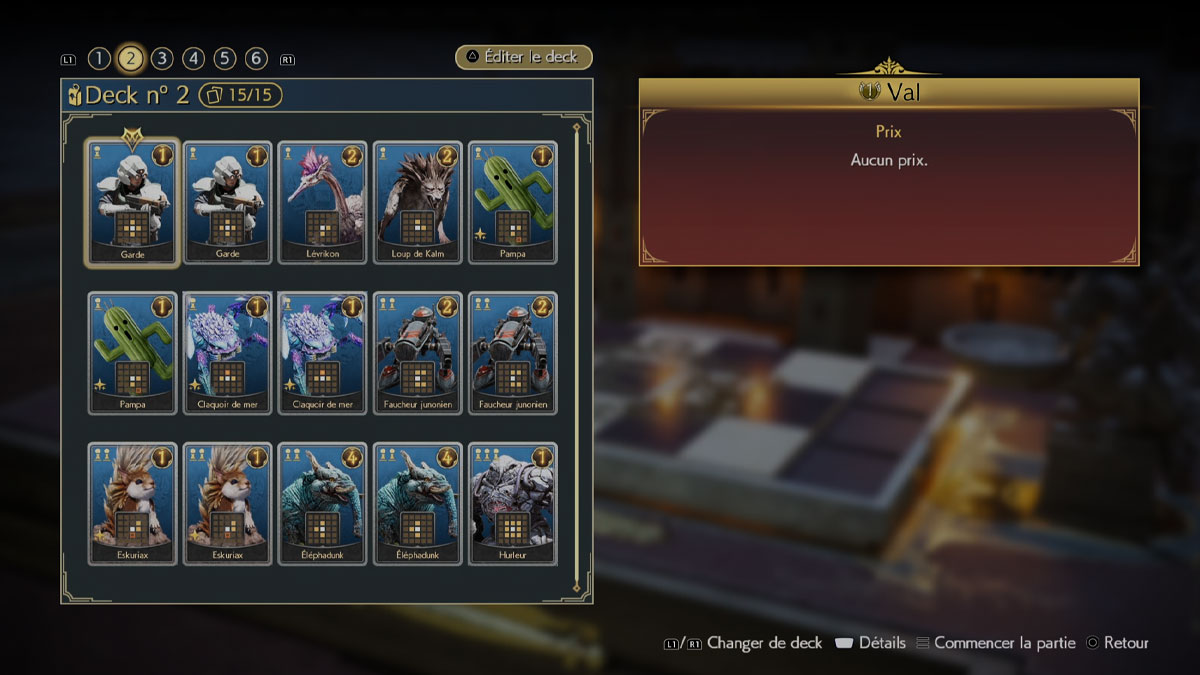Select the gold-framed Garde card with crest
The image size is (1200, 675).
[x=133, y=203]
